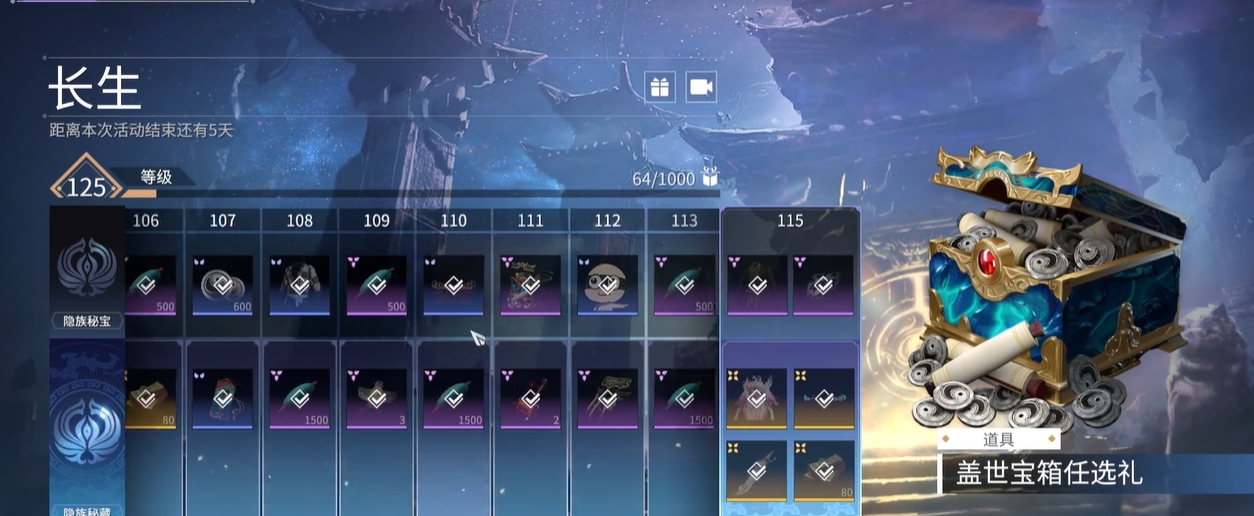Select the level 112 lower-row reward item
This screenshot has width=1254, height=516.
[x=607, y=398]
